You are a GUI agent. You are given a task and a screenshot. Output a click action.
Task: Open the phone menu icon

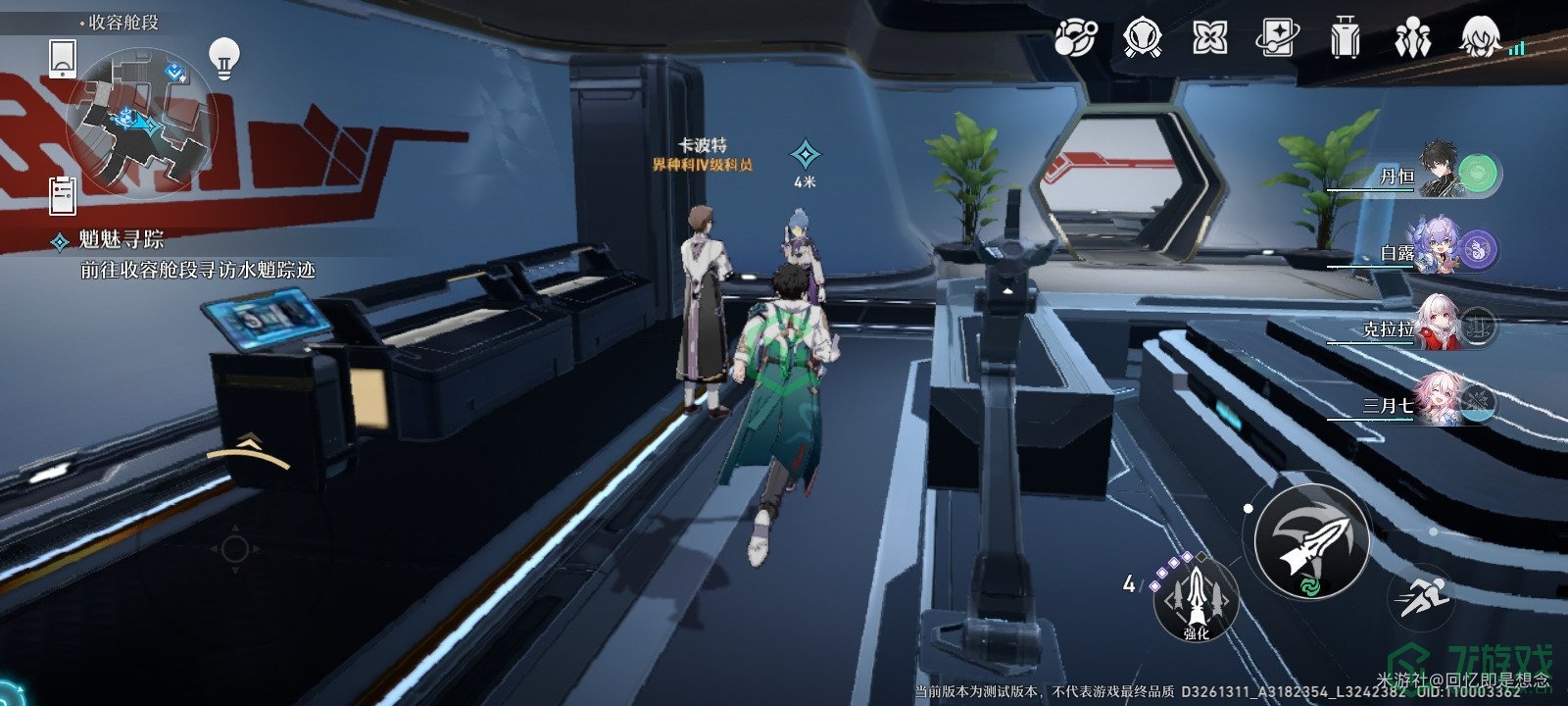pos(63,58)
